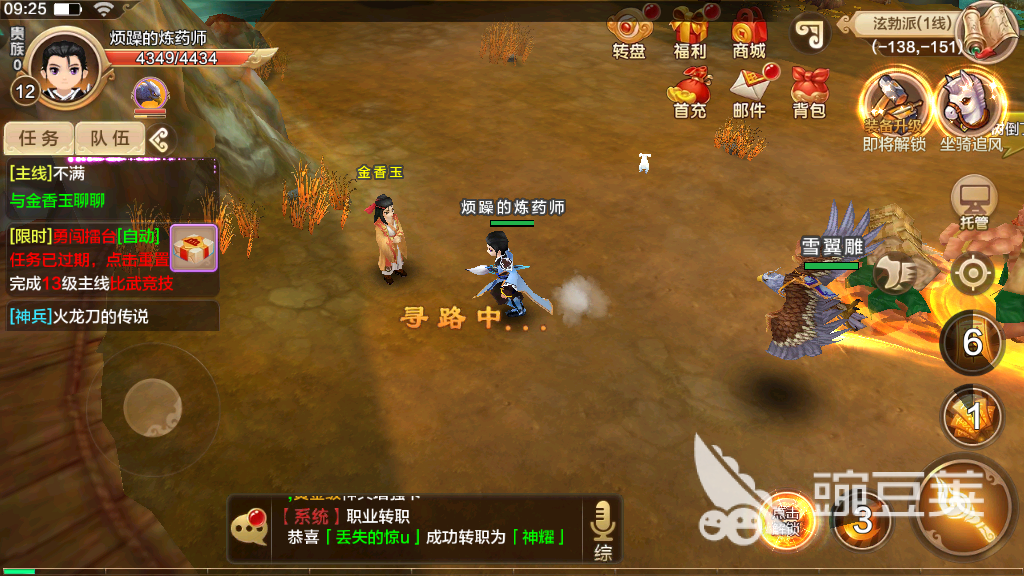
Task: Open the 神兵 火龙刀的传说 quest
Action: [110, 316]
